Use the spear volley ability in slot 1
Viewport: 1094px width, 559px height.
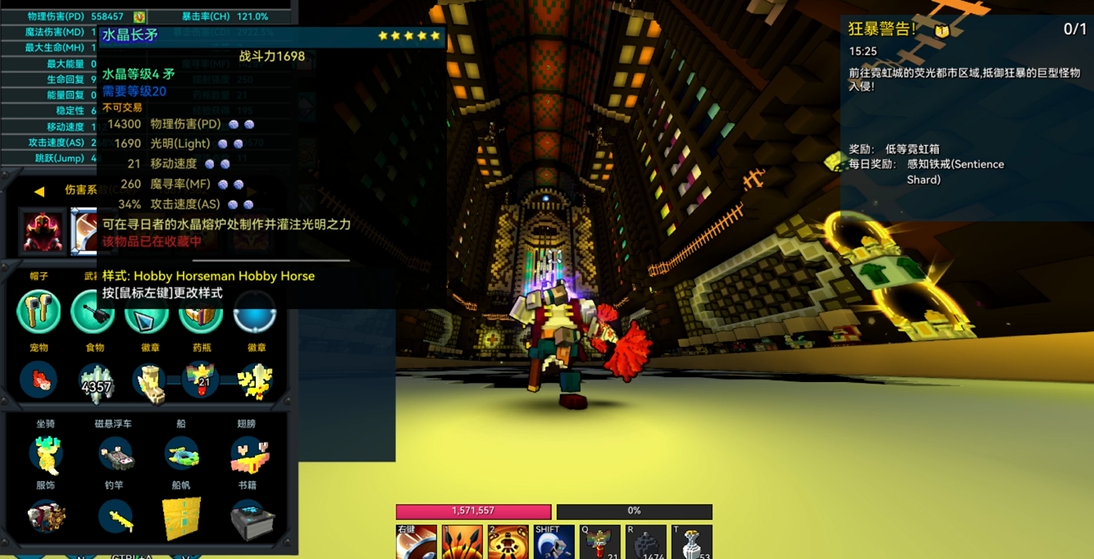coord(462,543)
